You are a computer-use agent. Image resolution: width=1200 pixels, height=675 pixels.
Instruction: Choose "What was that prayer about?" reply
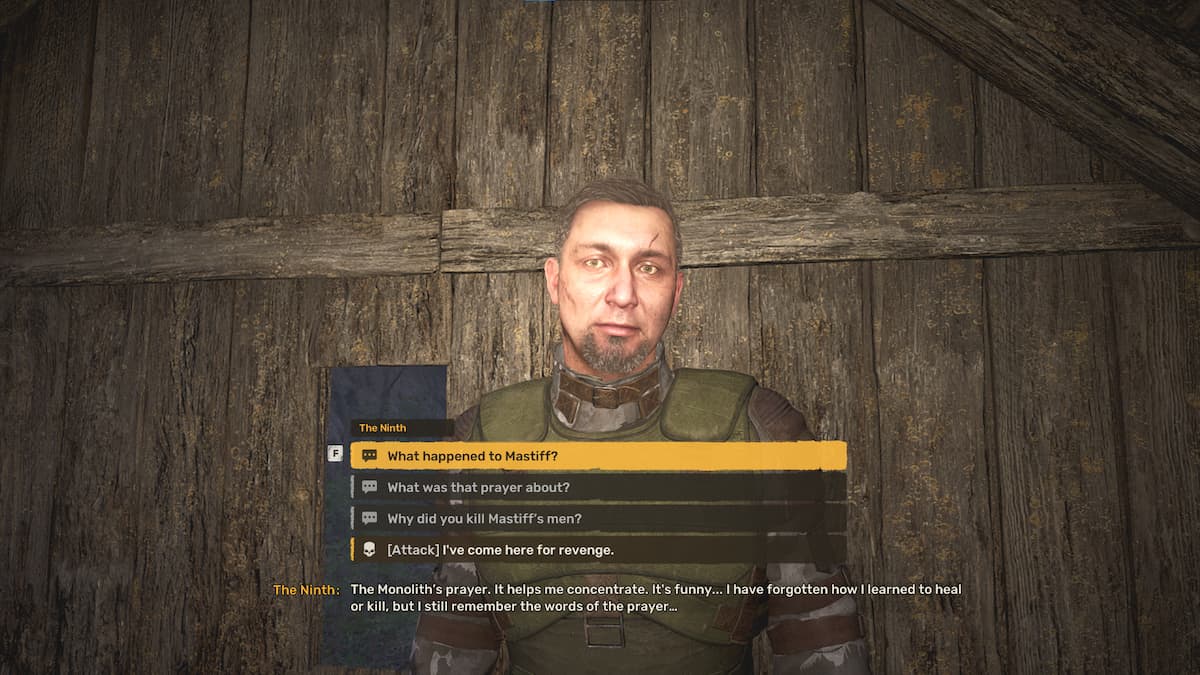pos(600,487)
